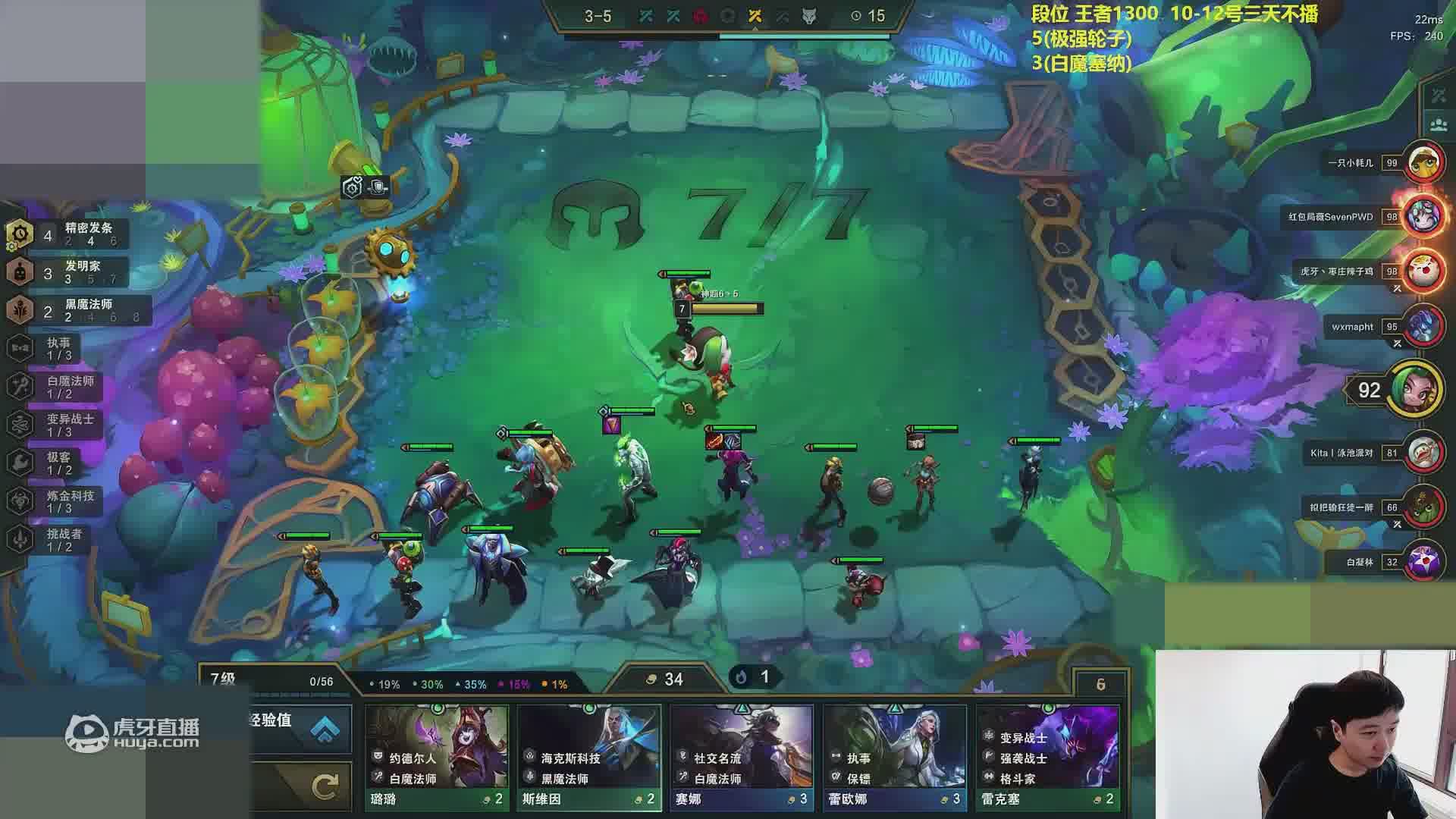This screenshot has height=819, width=1456.
Task: Refresh the shop with the reroll button
Action: (x=325, y=787)
